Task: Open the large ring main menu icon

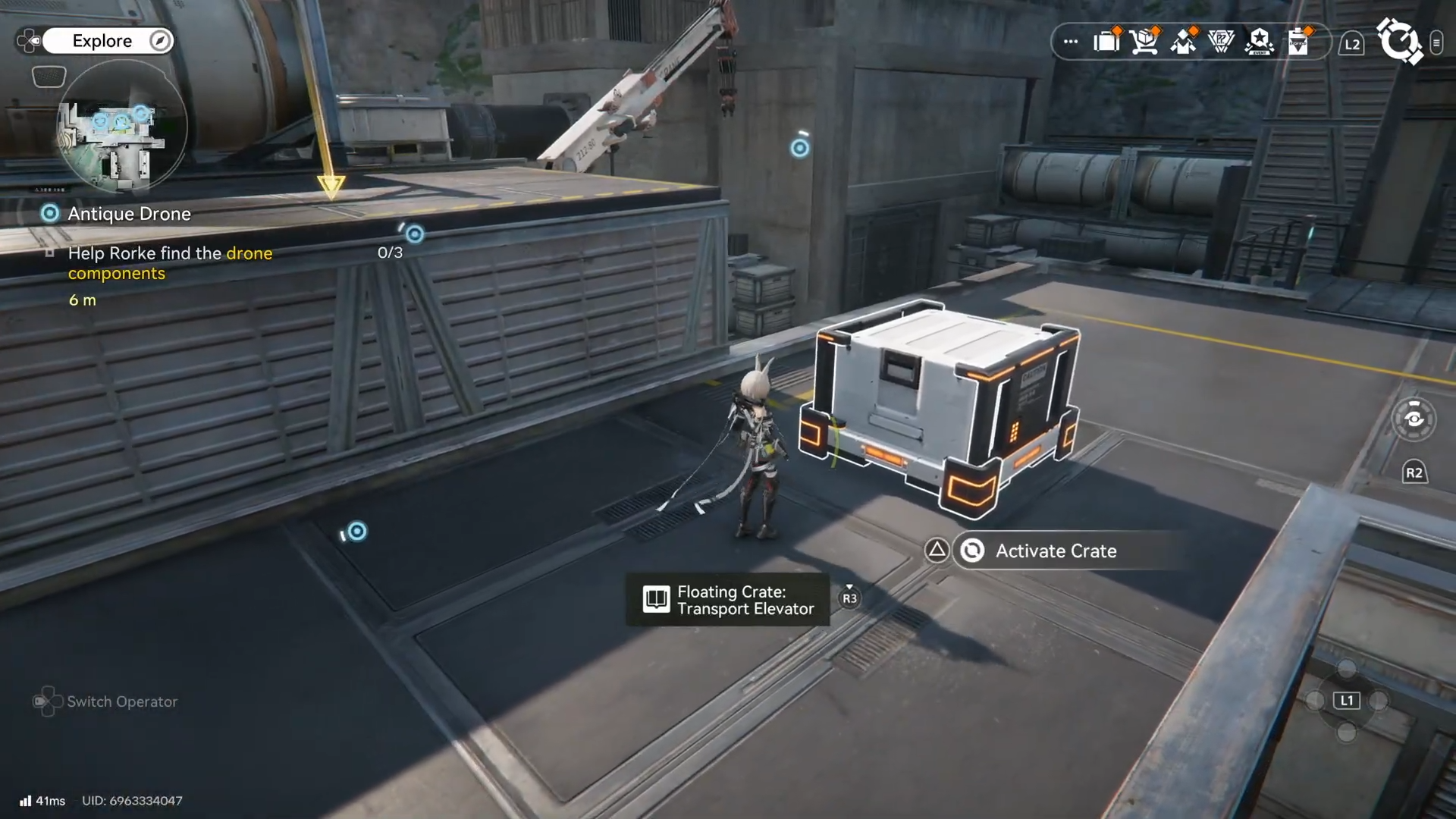Action: click(x=1398, y=41)
